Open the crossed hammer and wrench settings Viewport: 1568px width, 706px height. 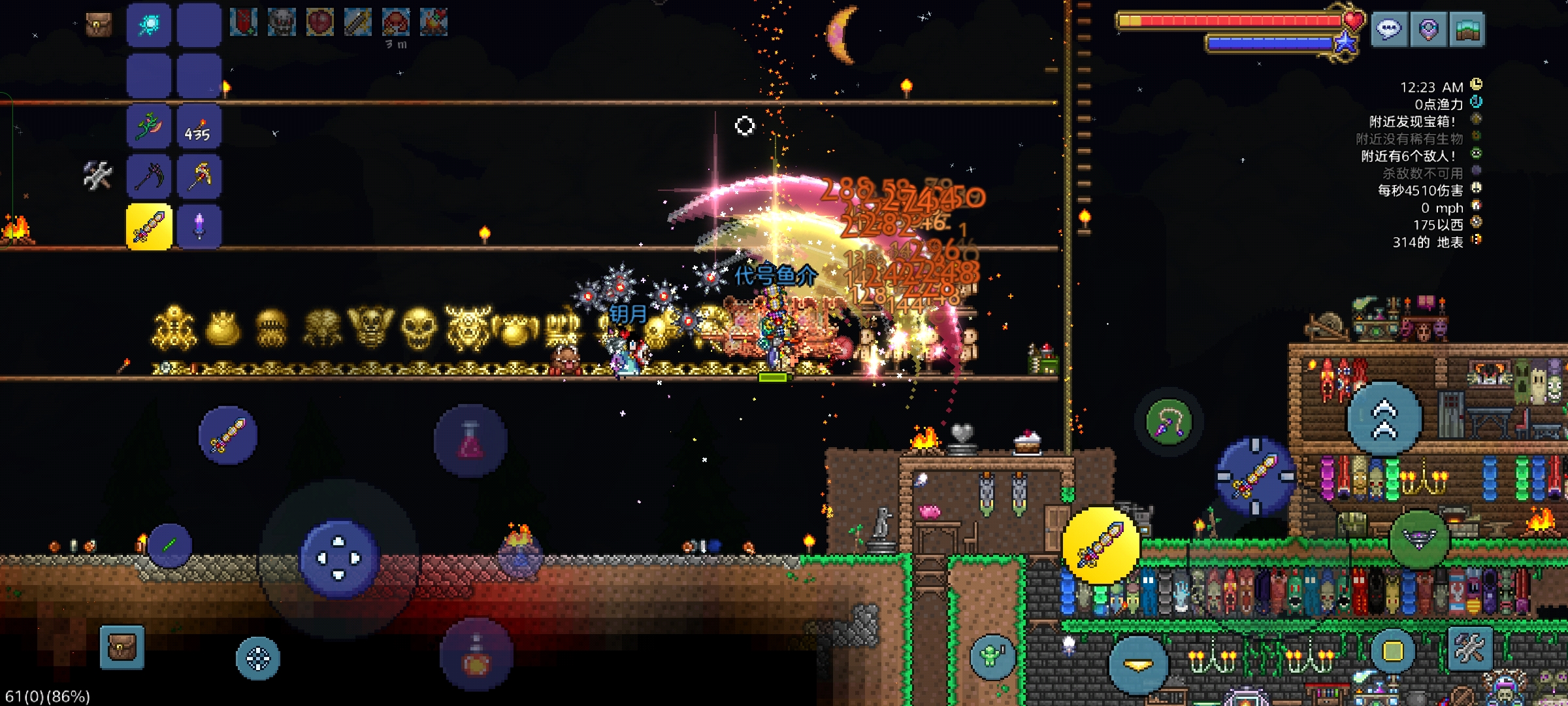[1470, 648]
